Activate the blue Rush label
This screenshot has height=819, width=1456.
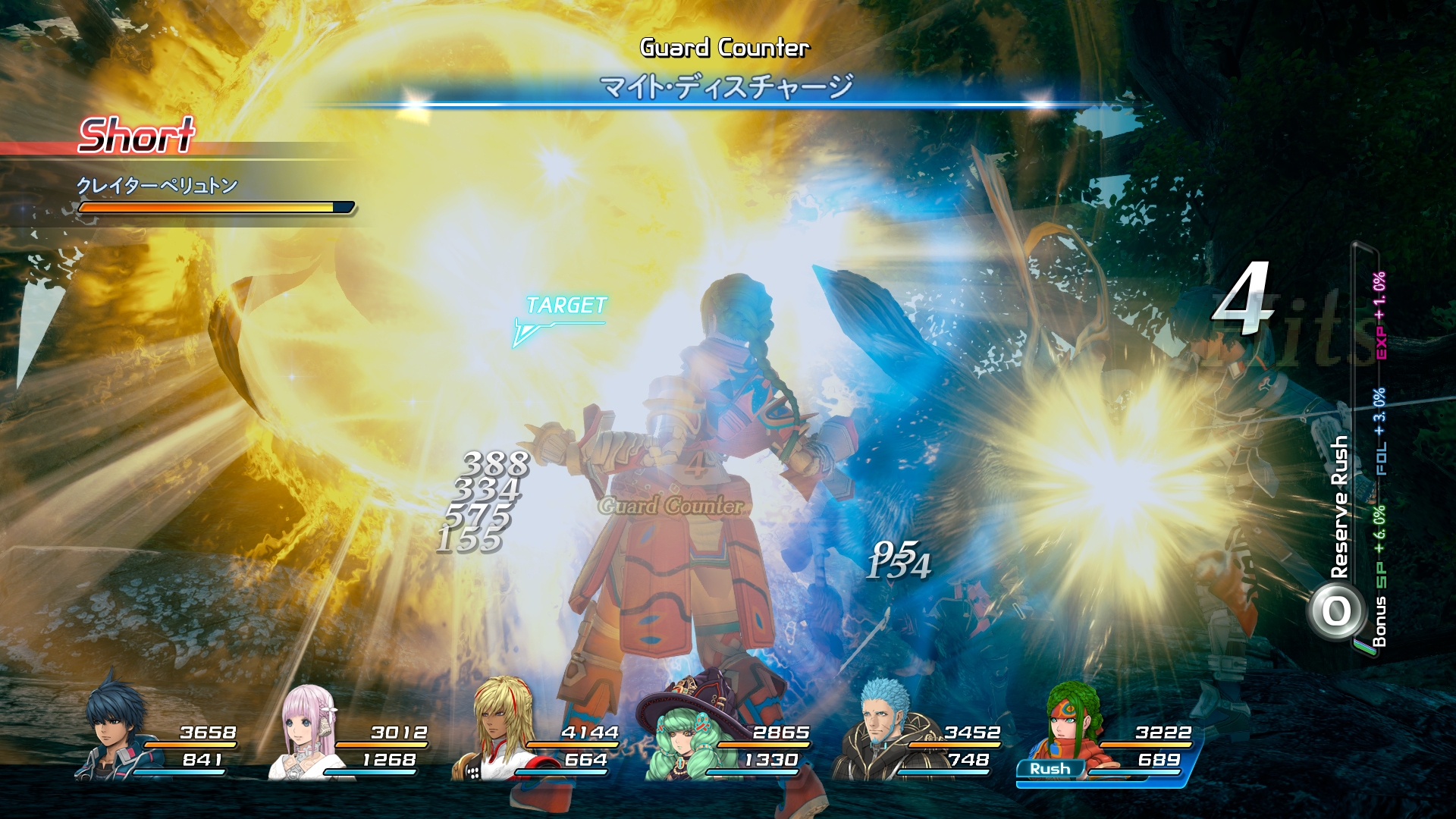[1050, 769]
